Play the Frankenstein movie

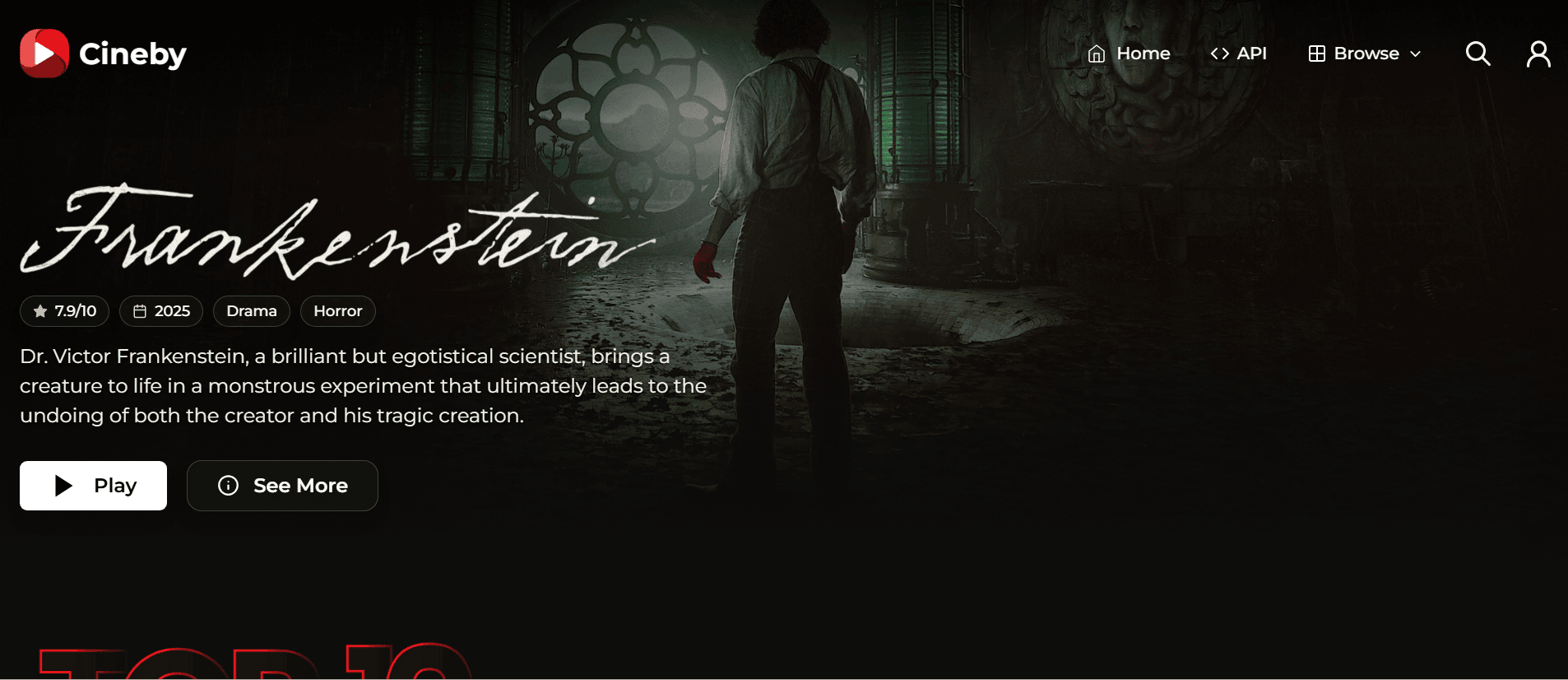pyautogui.click(x=93, y=486)
